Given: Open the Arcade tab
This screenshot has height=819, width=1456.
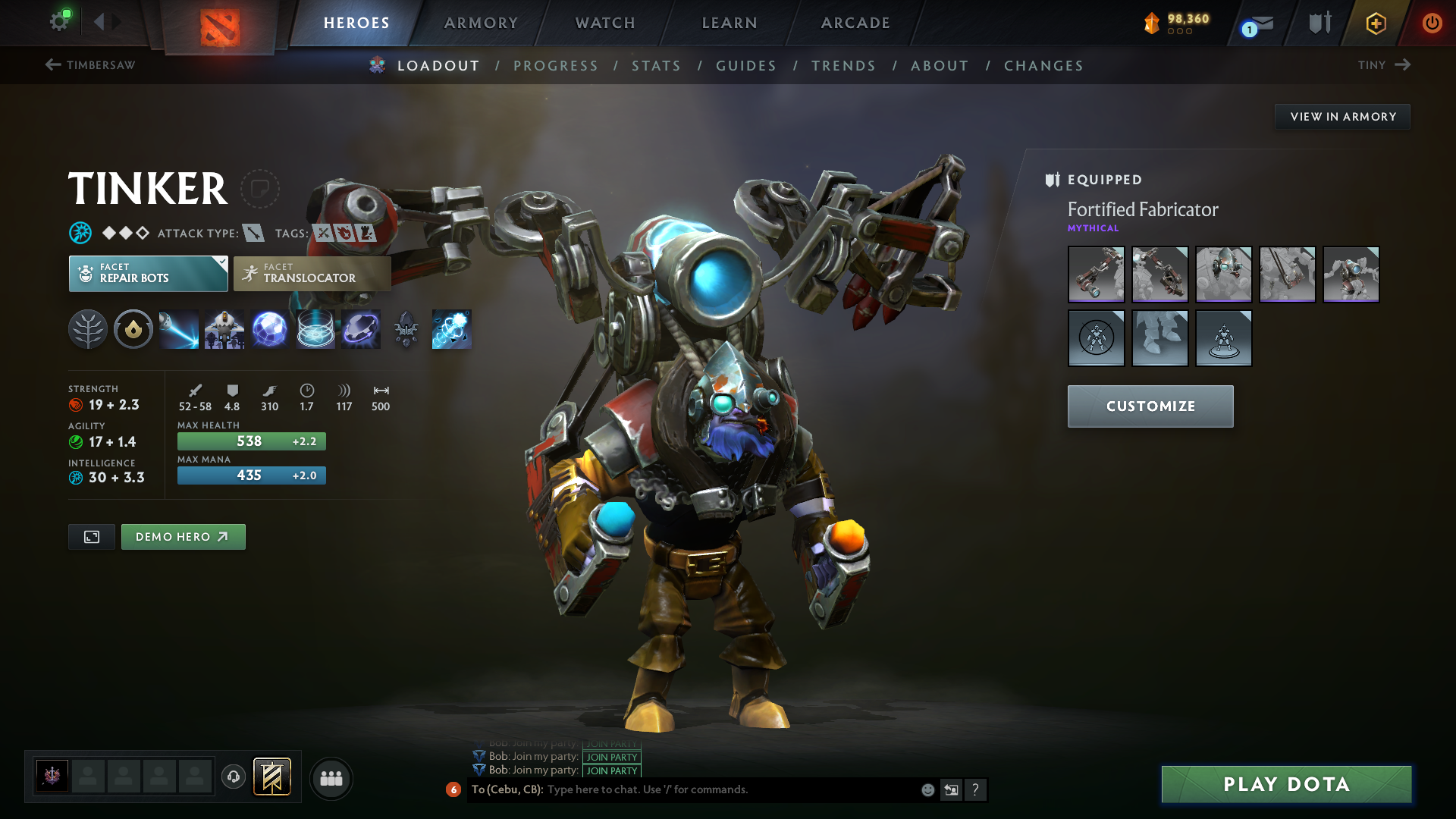Looking at the screenshot, I should pos(855,23).
